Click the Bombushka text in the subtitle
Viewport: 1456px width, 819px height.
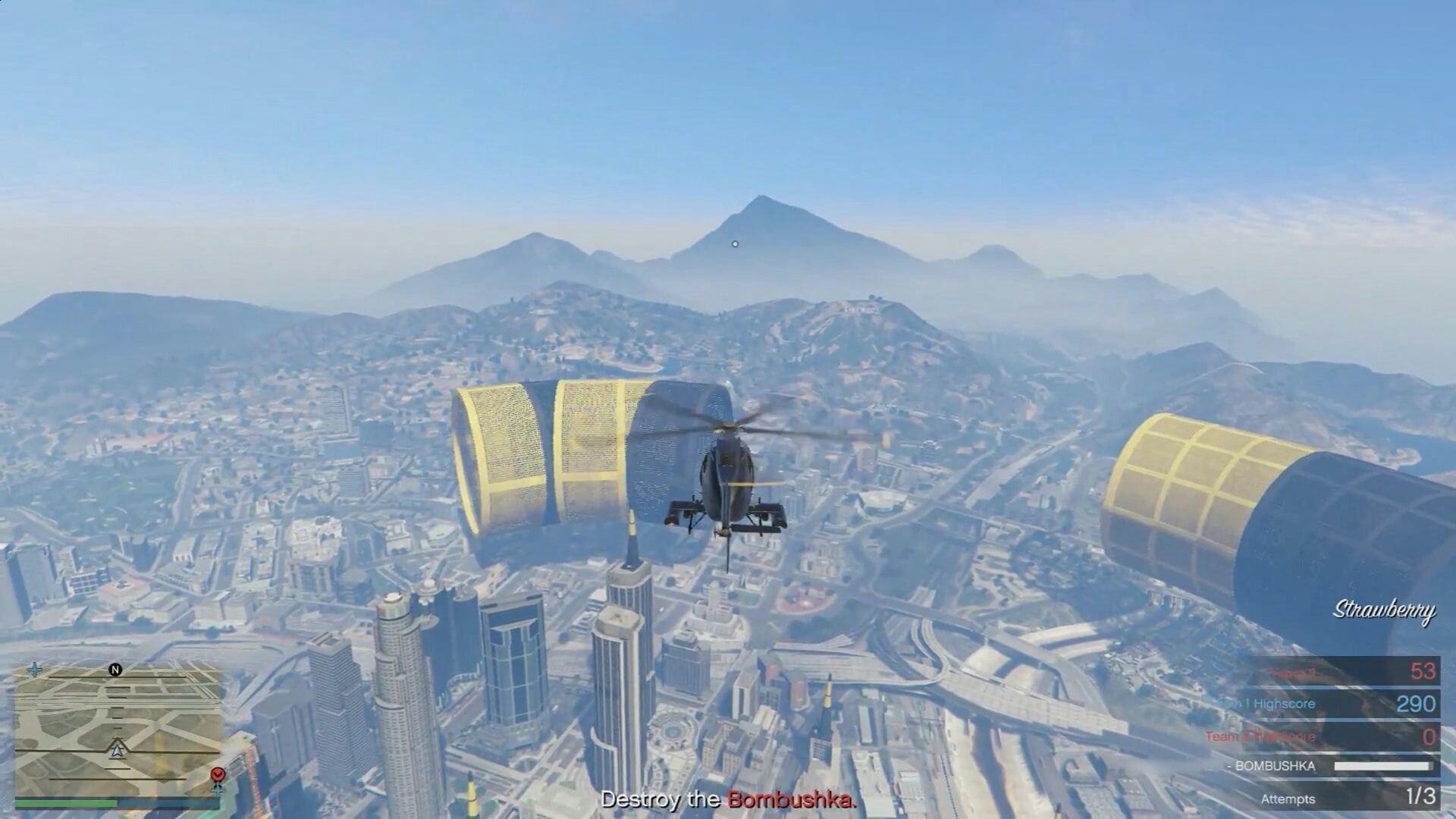coord(790,799)
